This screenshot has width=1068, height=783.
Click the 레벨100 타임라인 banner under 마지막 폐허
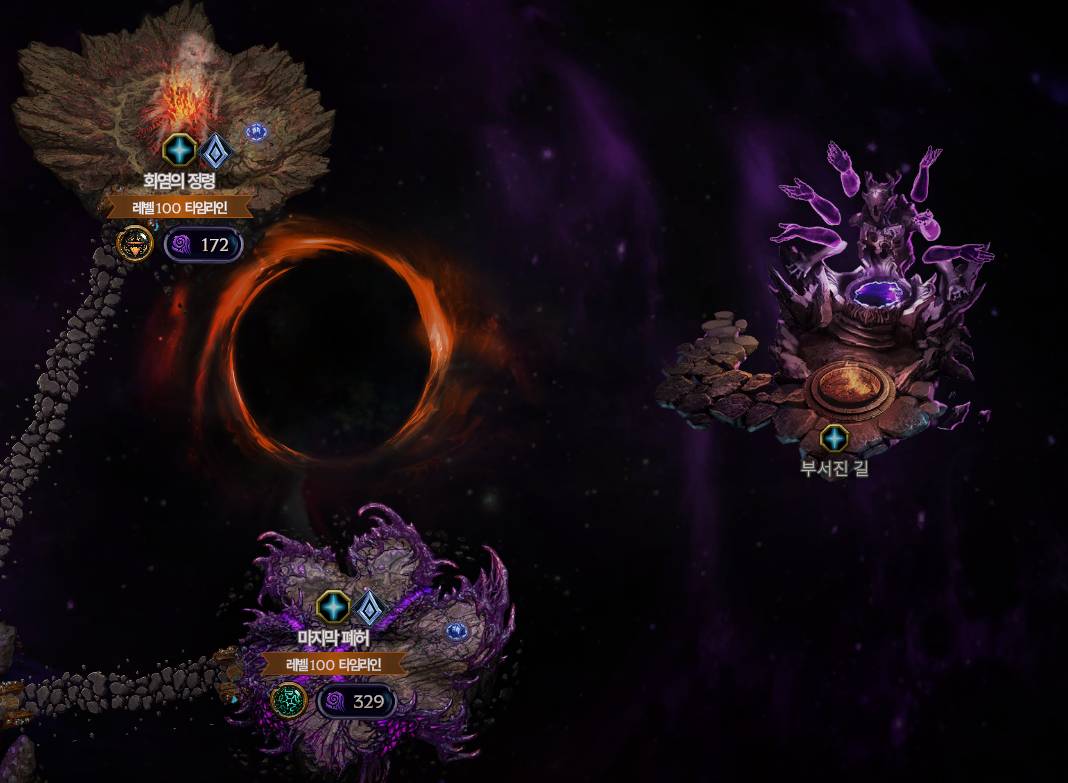(x=334, y=664)
